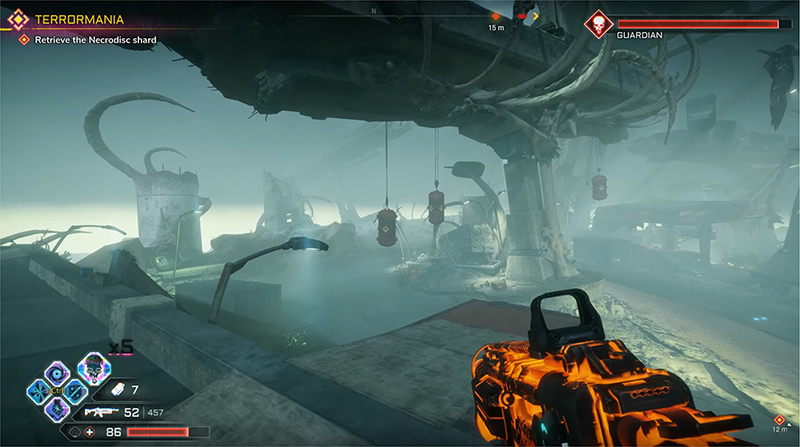This screenshot has height=447, width=800.
Task: Activate the vortex swirl ability
Action: (x=56, y=371)
